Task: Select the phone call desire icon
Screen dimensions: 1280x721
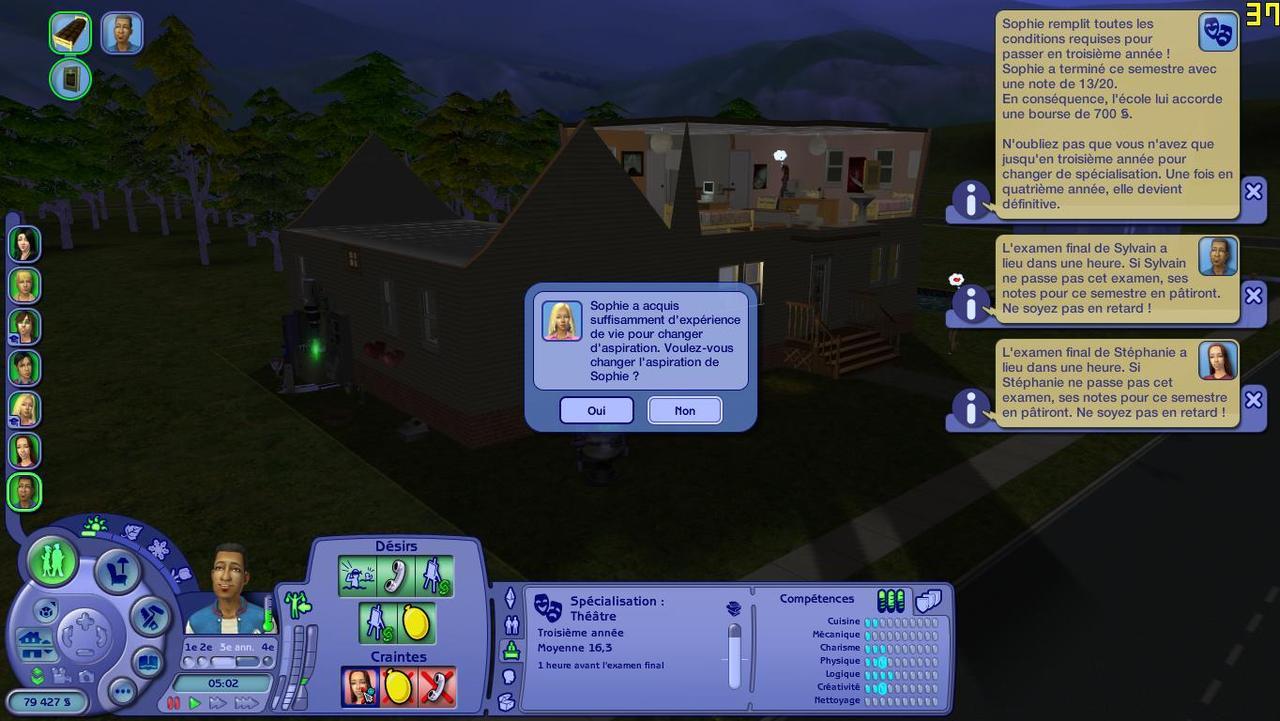Action: (396, 576)
